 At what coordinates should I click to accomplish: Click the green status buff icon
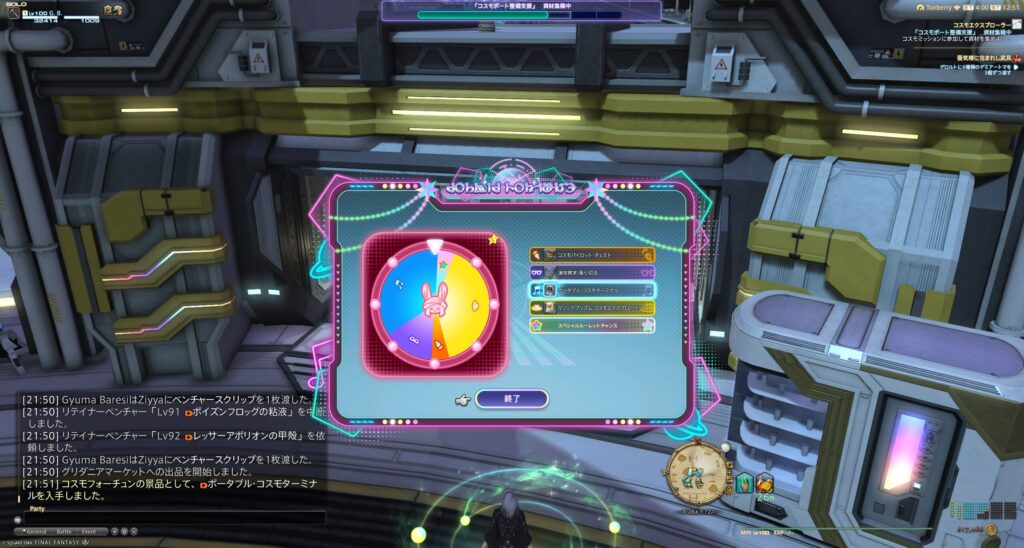746,483
